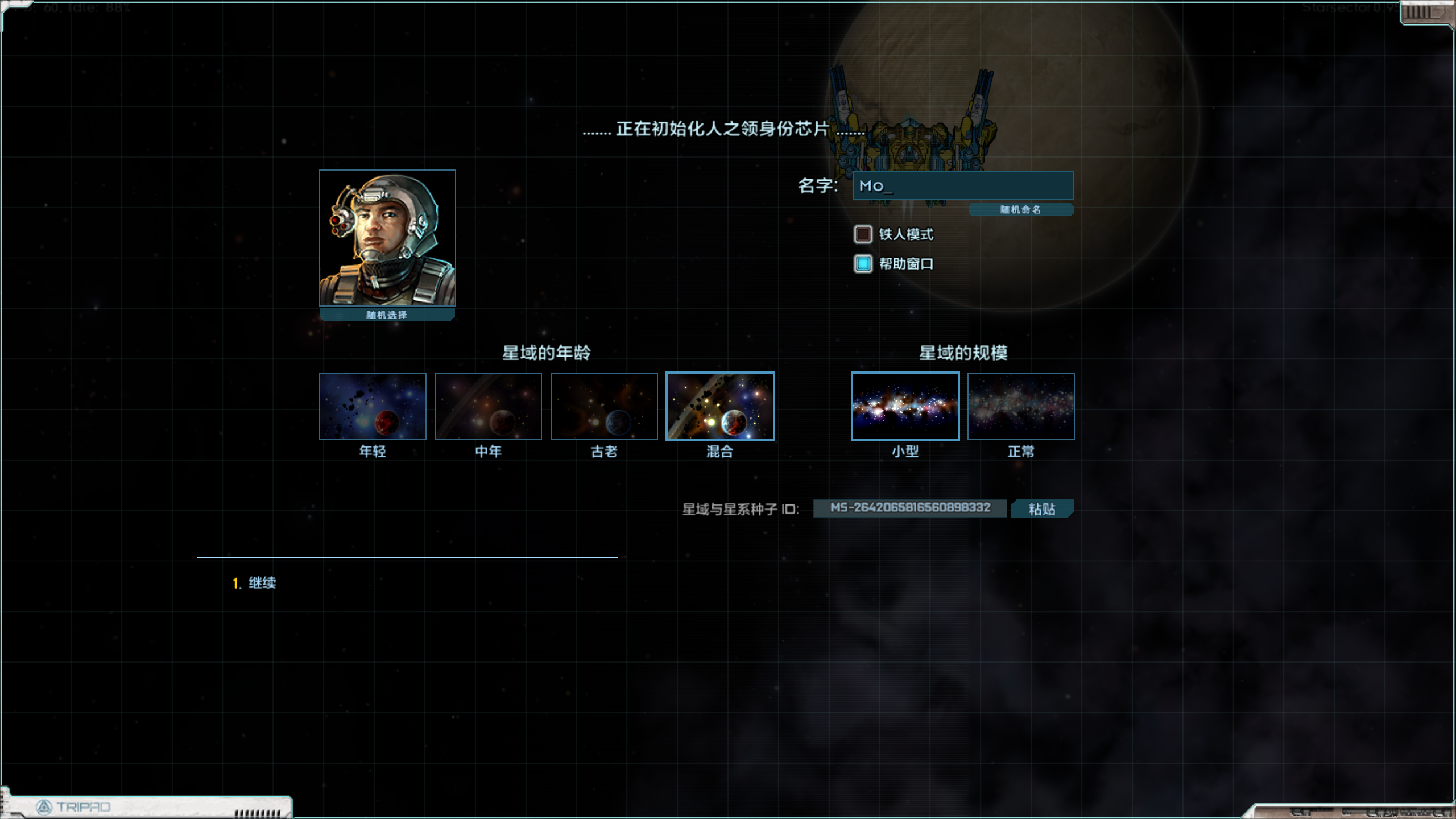Click 粘贴 to paste a seed ID
The height and width of the screenshot is (819, 1456).
(1041, 509)
